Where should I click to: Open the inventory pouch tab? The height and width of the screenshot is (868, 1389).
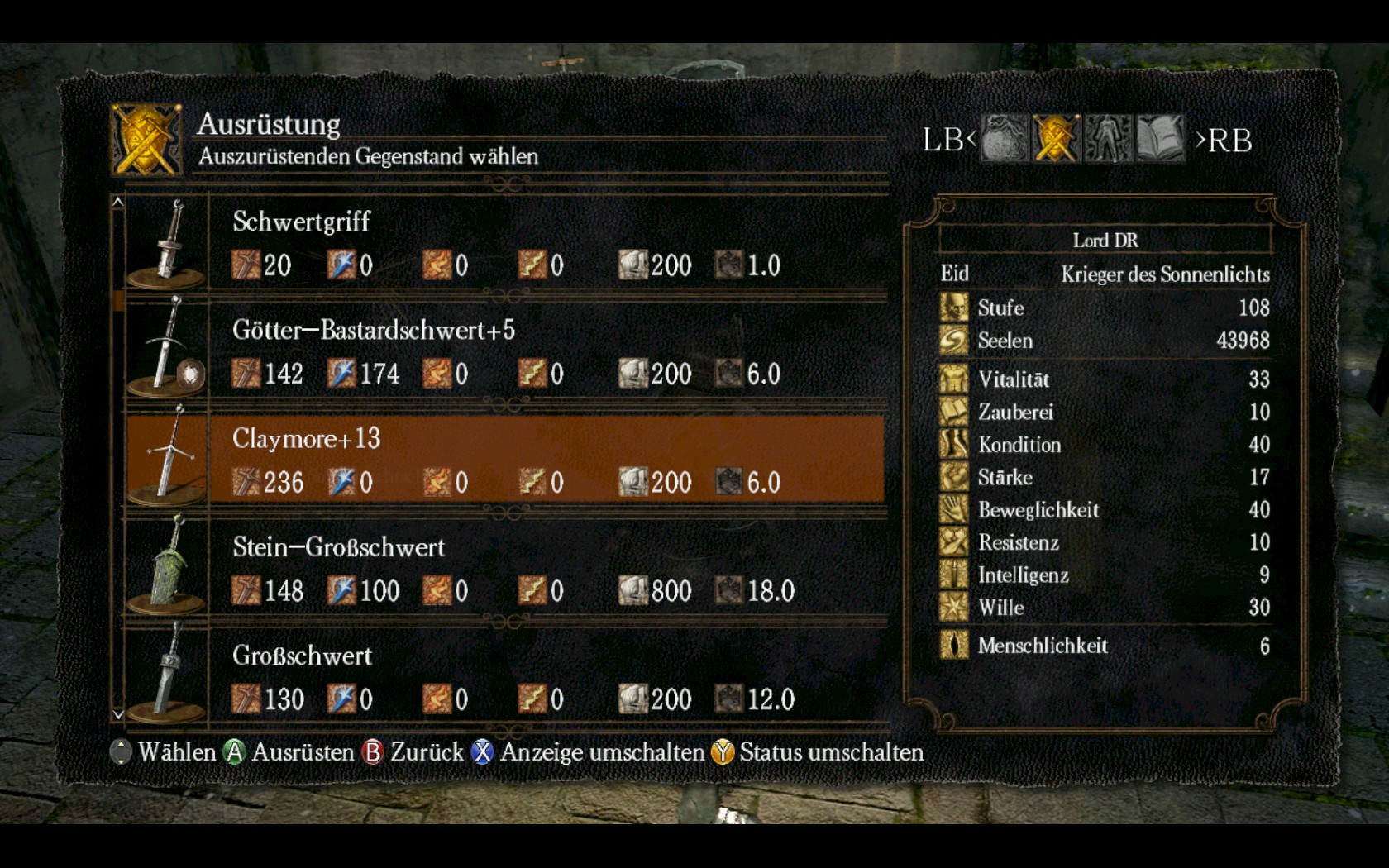tap(1005, 139)
